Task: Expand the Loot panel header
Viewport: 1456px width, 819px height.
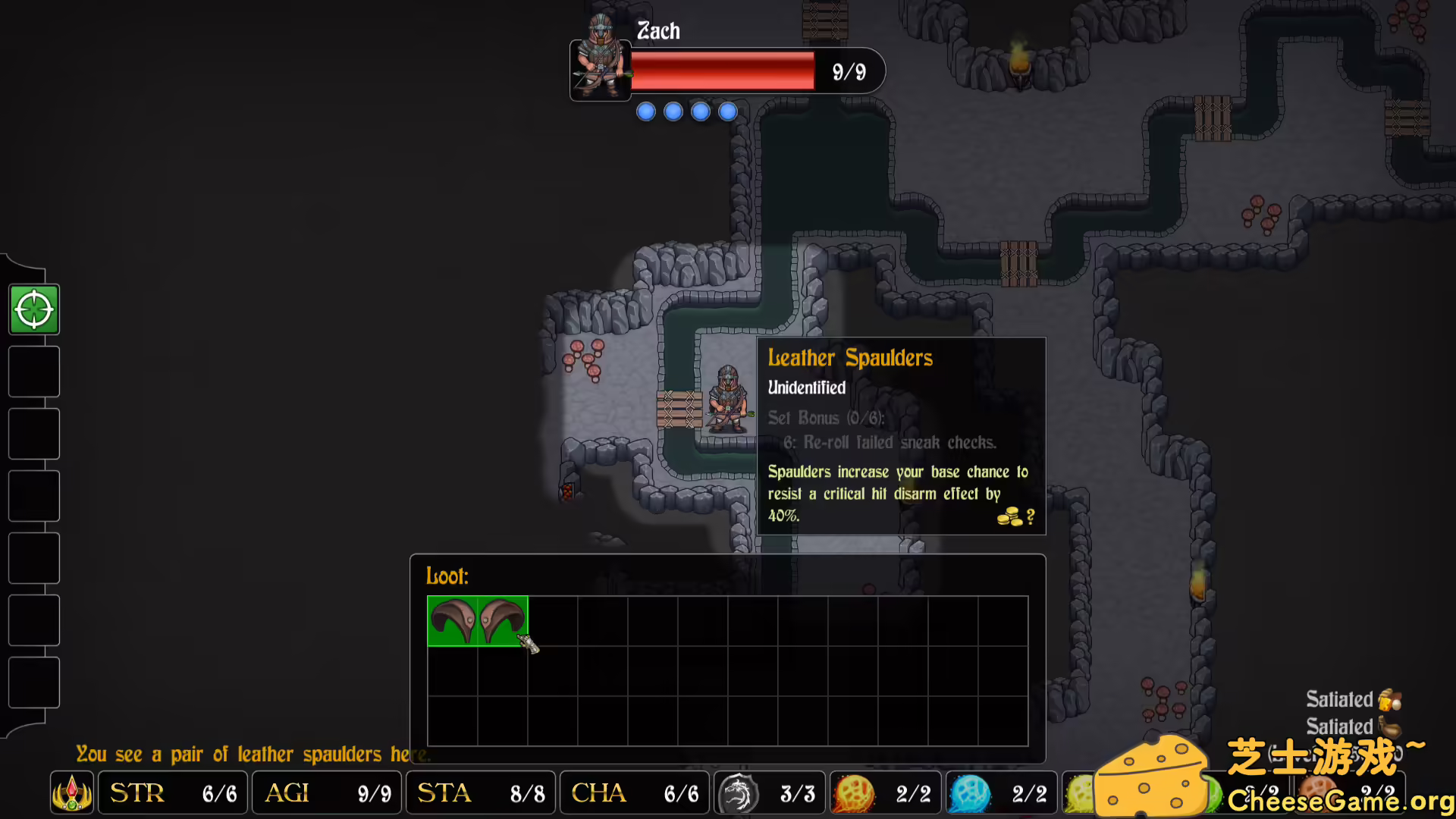Action: point(447,576)
